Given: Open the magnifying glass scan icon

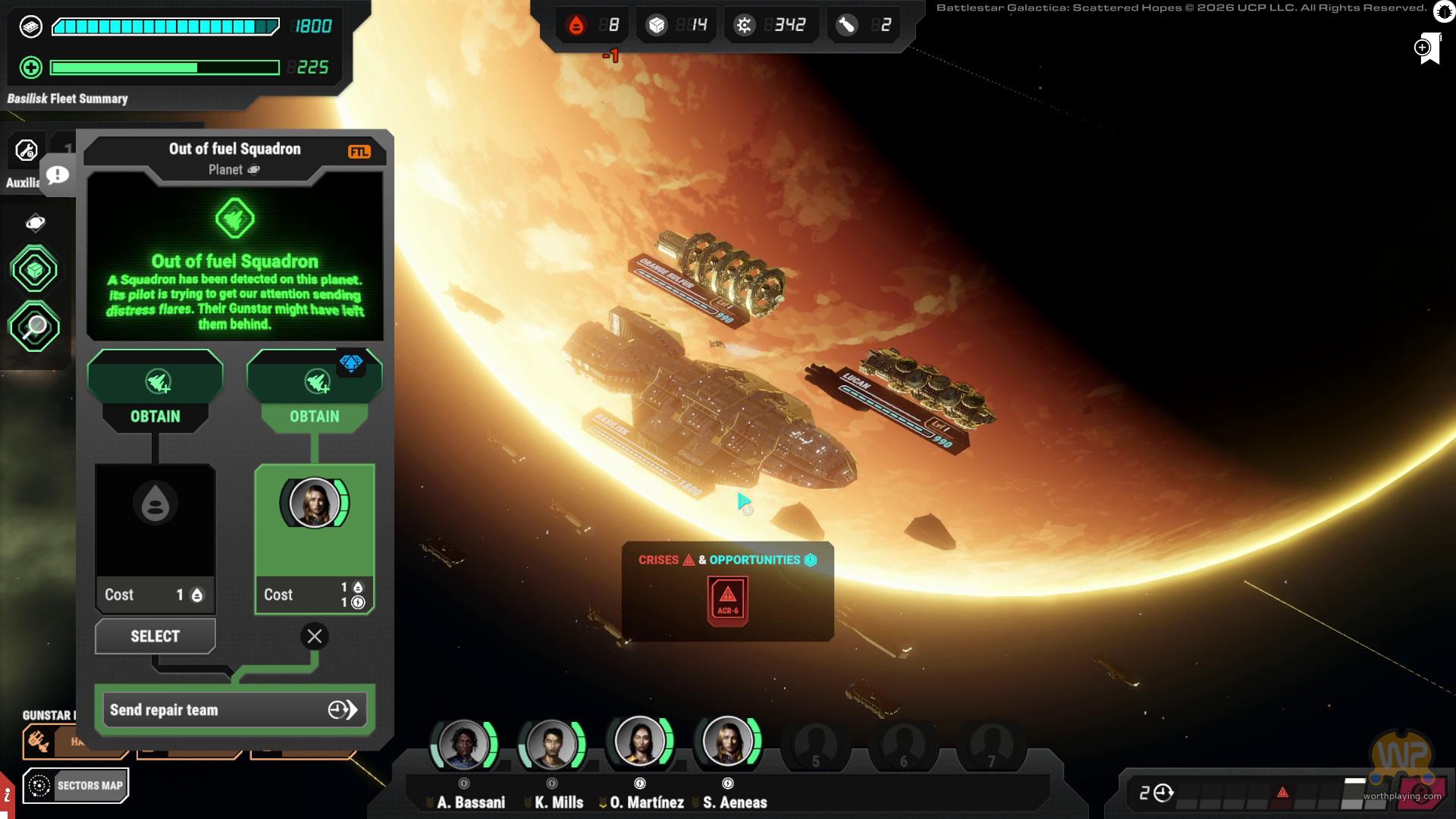Looking at the screenshot, I should [x=34, y=327].
